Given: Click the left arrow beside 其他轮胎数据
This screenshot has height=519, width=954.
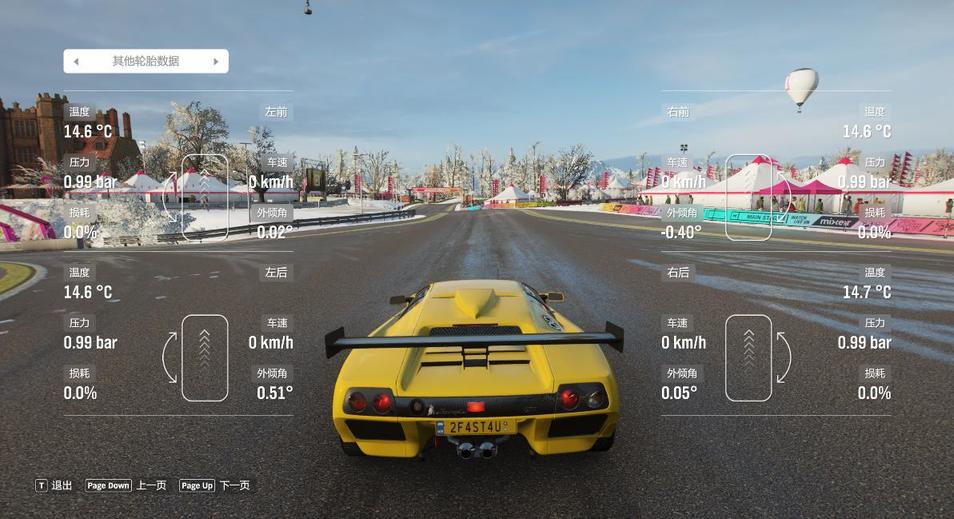Looking at the screenshot, I should point(76,62).
